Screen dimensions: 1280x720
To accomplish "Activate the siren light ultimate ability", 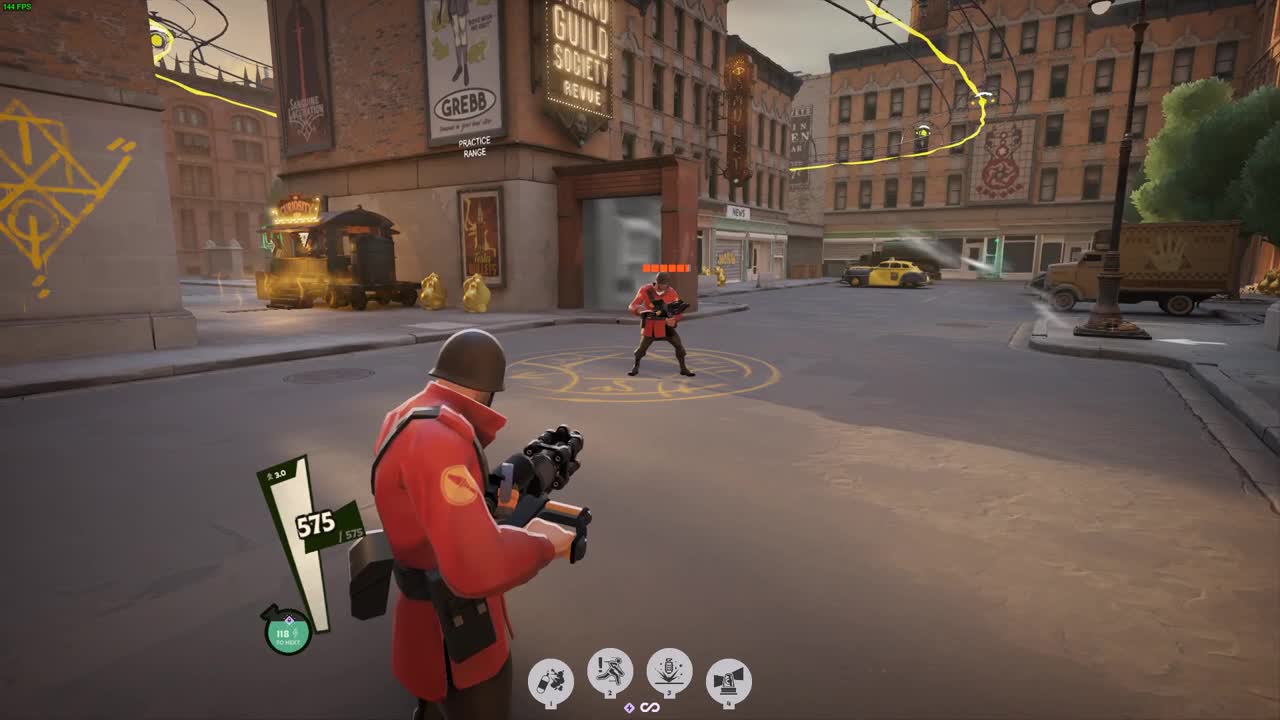I will click(x=729, y=681).
